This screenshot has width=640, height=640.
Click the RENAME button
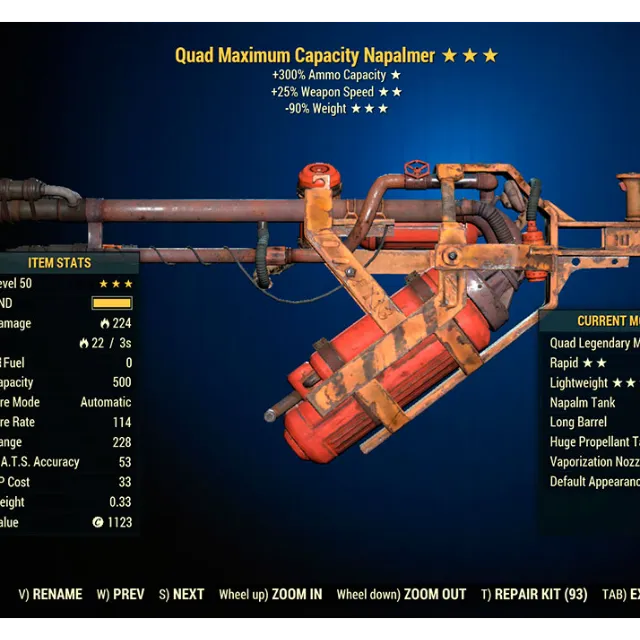click(51, 594)
